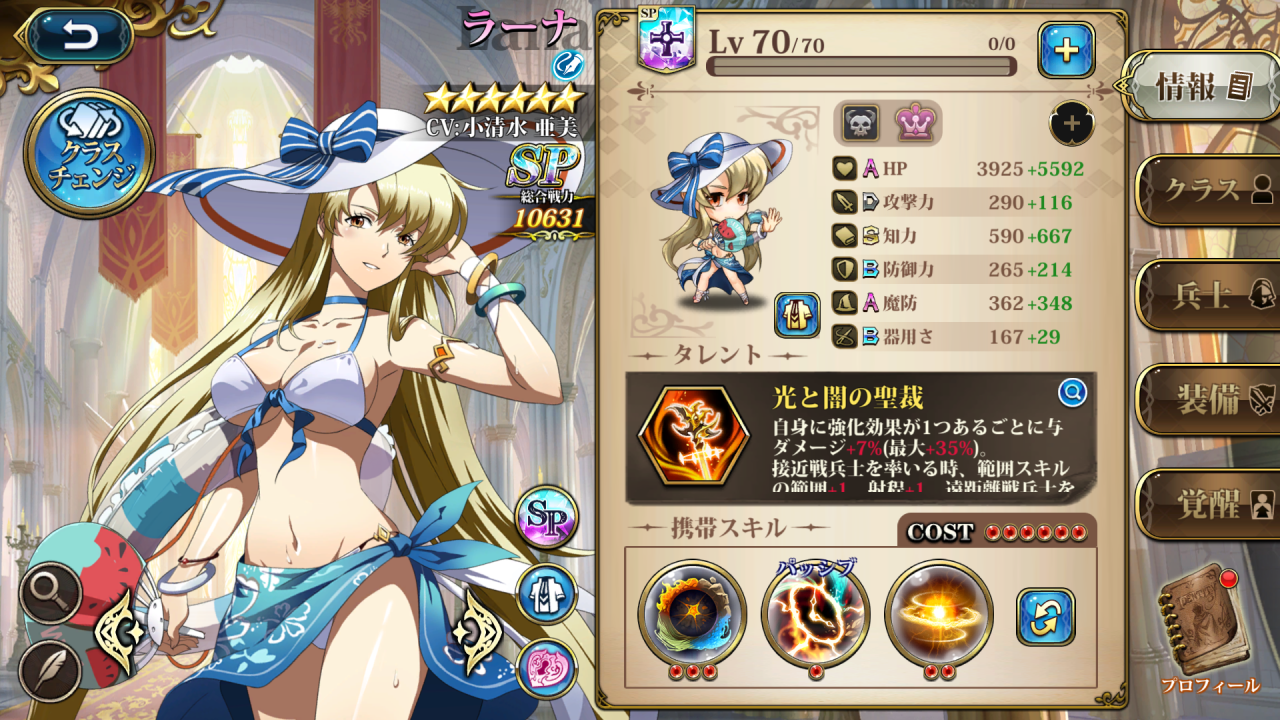This screenshot has width=1280, height=720.
Task: Switch to the 兵士 soldier tab
Action: pos(1207,294)
